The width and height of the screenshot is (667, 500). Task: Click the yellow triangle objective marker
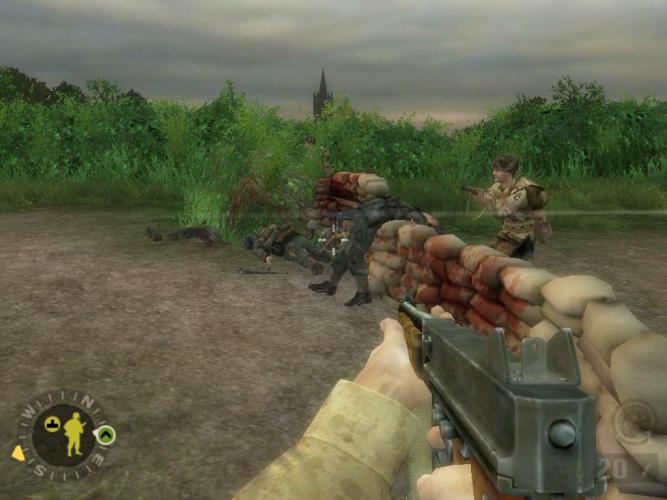[18, 453]
